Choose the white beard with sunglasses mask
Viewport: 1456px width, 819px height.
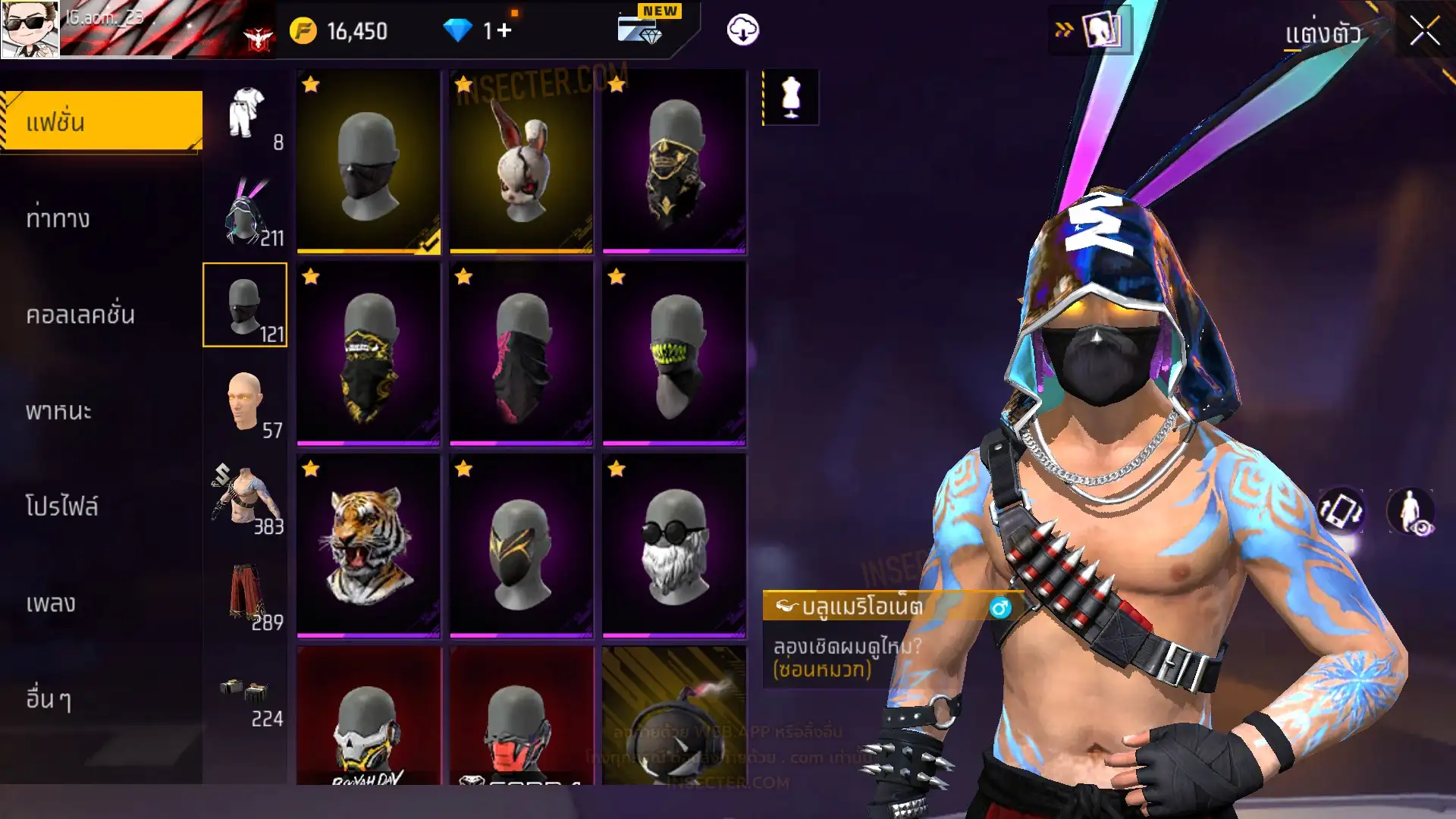click(674, 545)
